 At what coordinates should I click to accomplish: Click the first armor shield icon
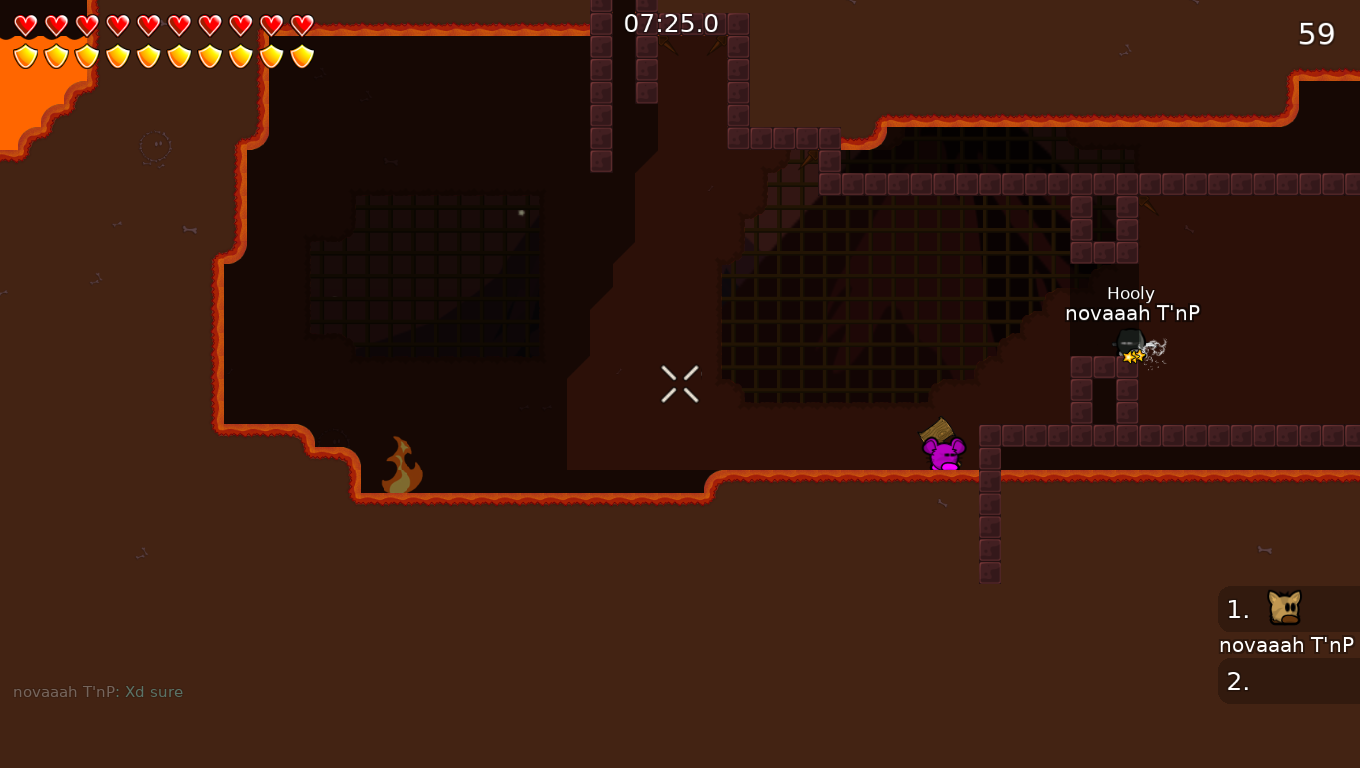coord(25,56)
